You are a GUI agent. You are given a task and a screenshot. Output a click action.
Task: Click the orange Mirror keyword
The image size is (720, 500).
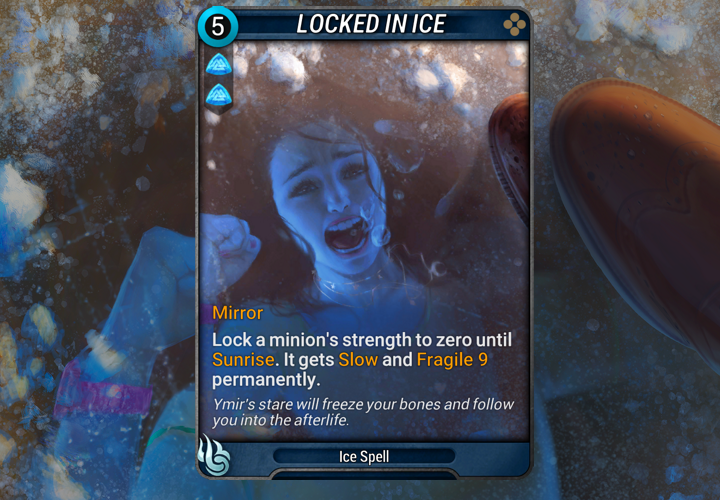coord(237,313)
